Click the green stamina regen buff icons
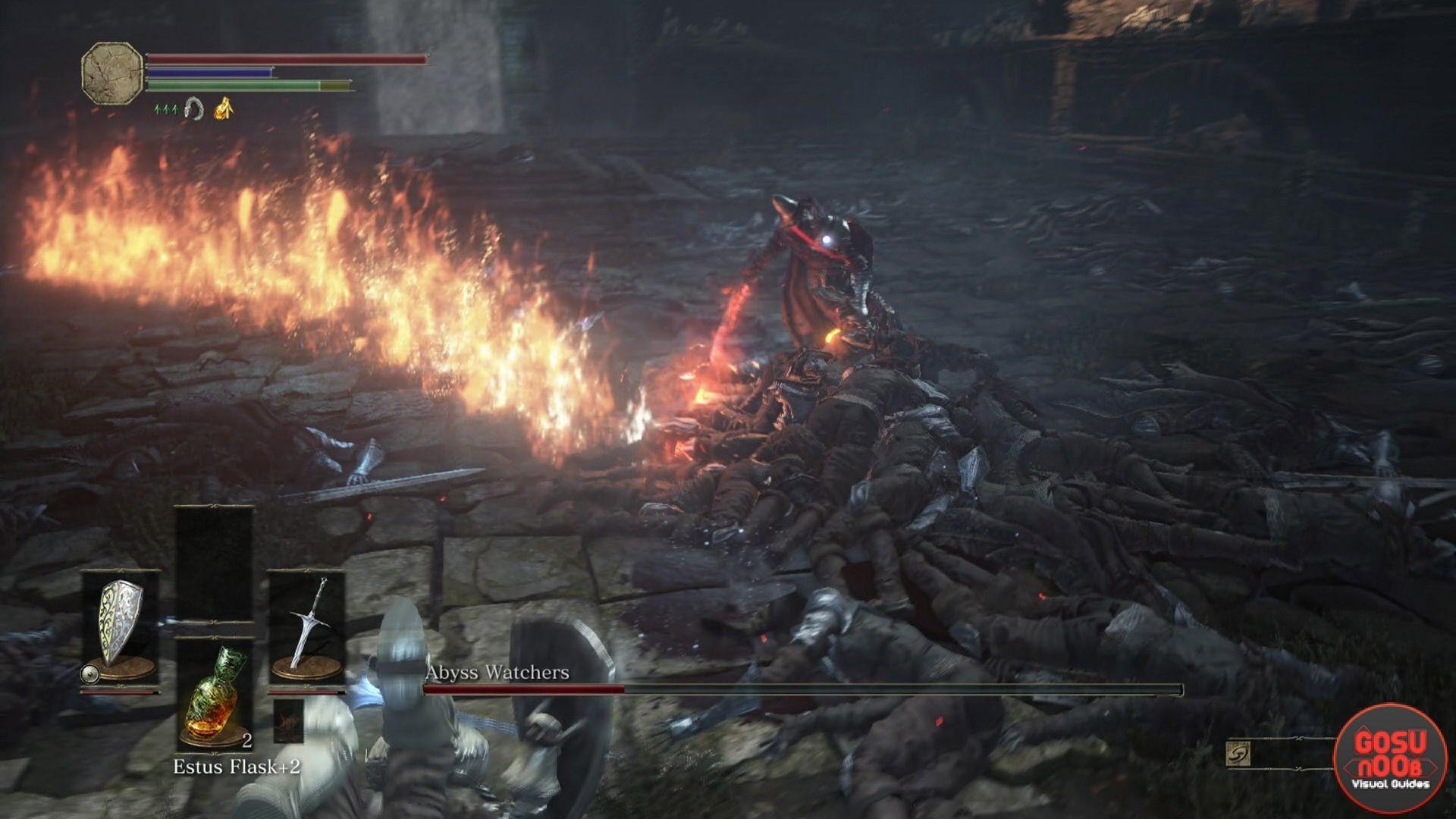Image resolution: width=1456 pixels, height=819 pixels. point(164,108)
